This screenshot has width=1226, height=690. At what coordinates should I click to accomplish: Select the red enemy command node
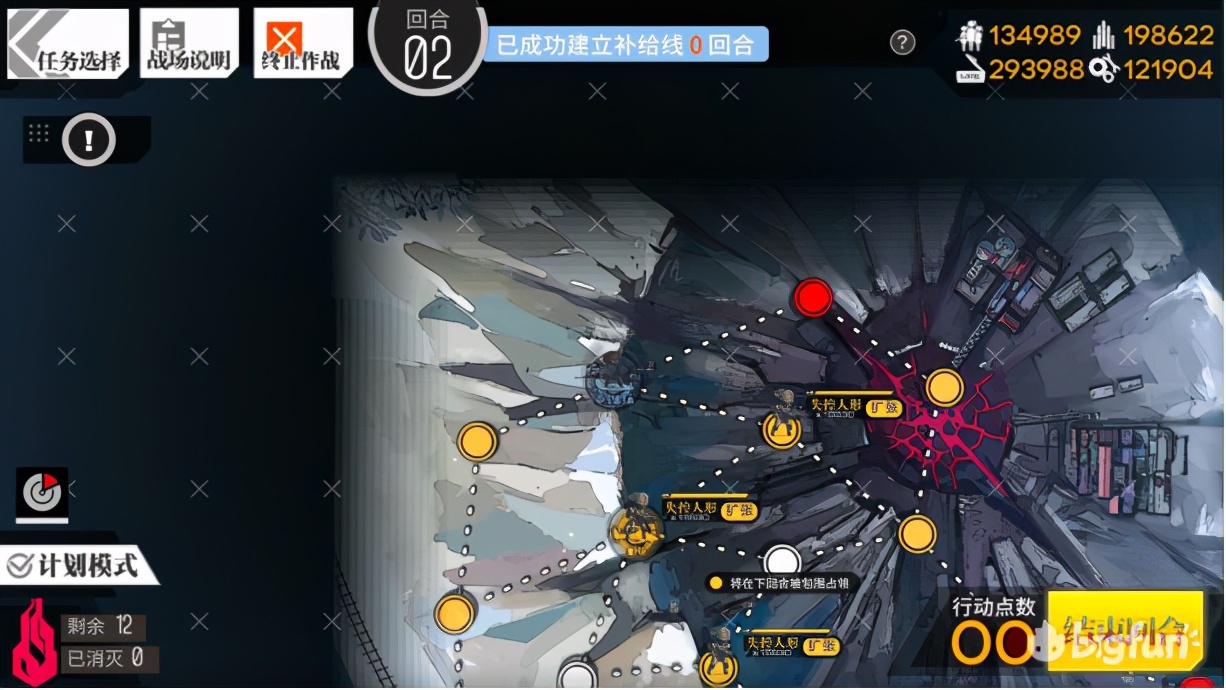[813, 298]
